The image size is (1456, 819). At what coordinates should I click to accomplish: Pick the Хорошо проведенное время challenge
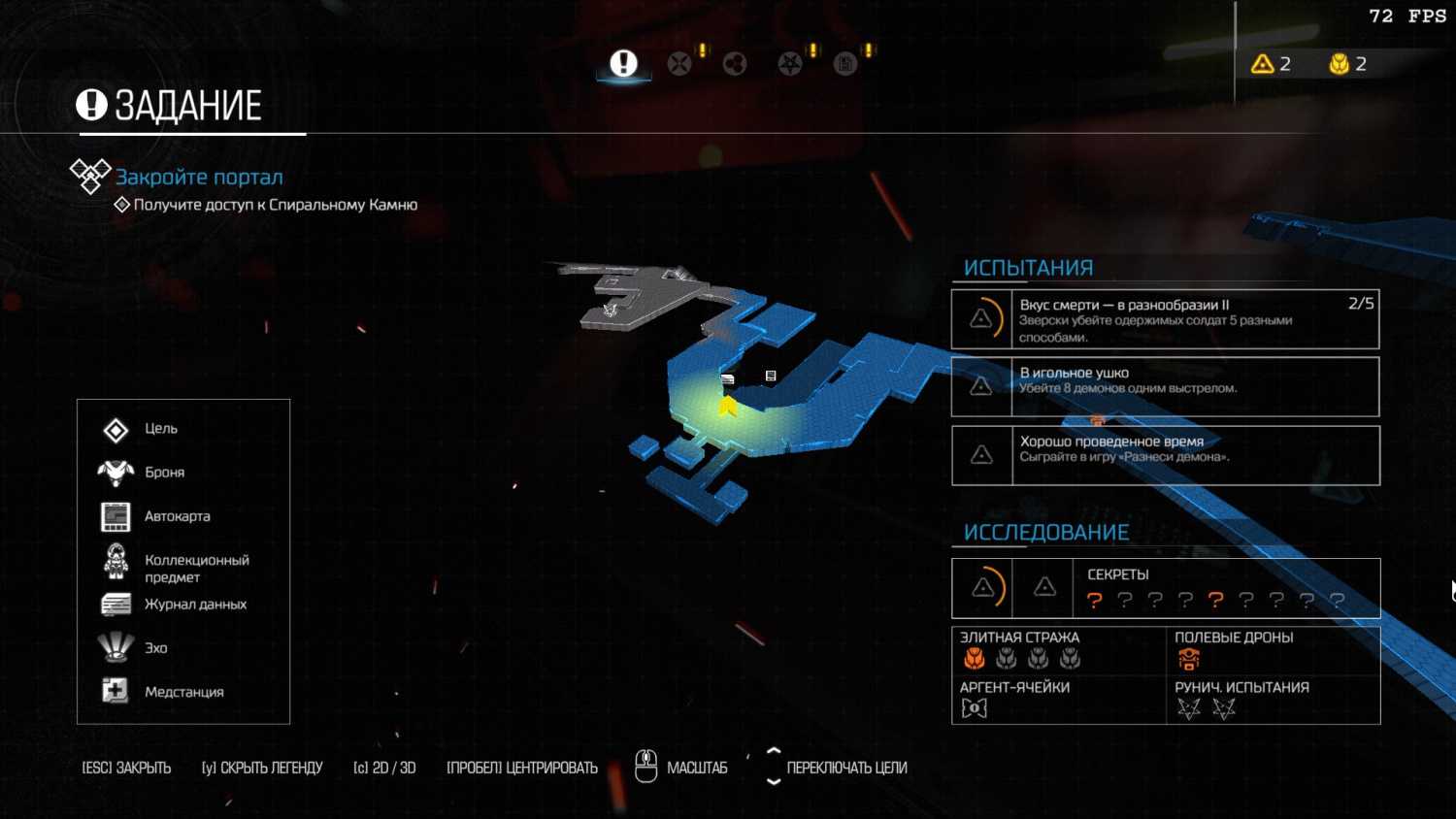1165,455
